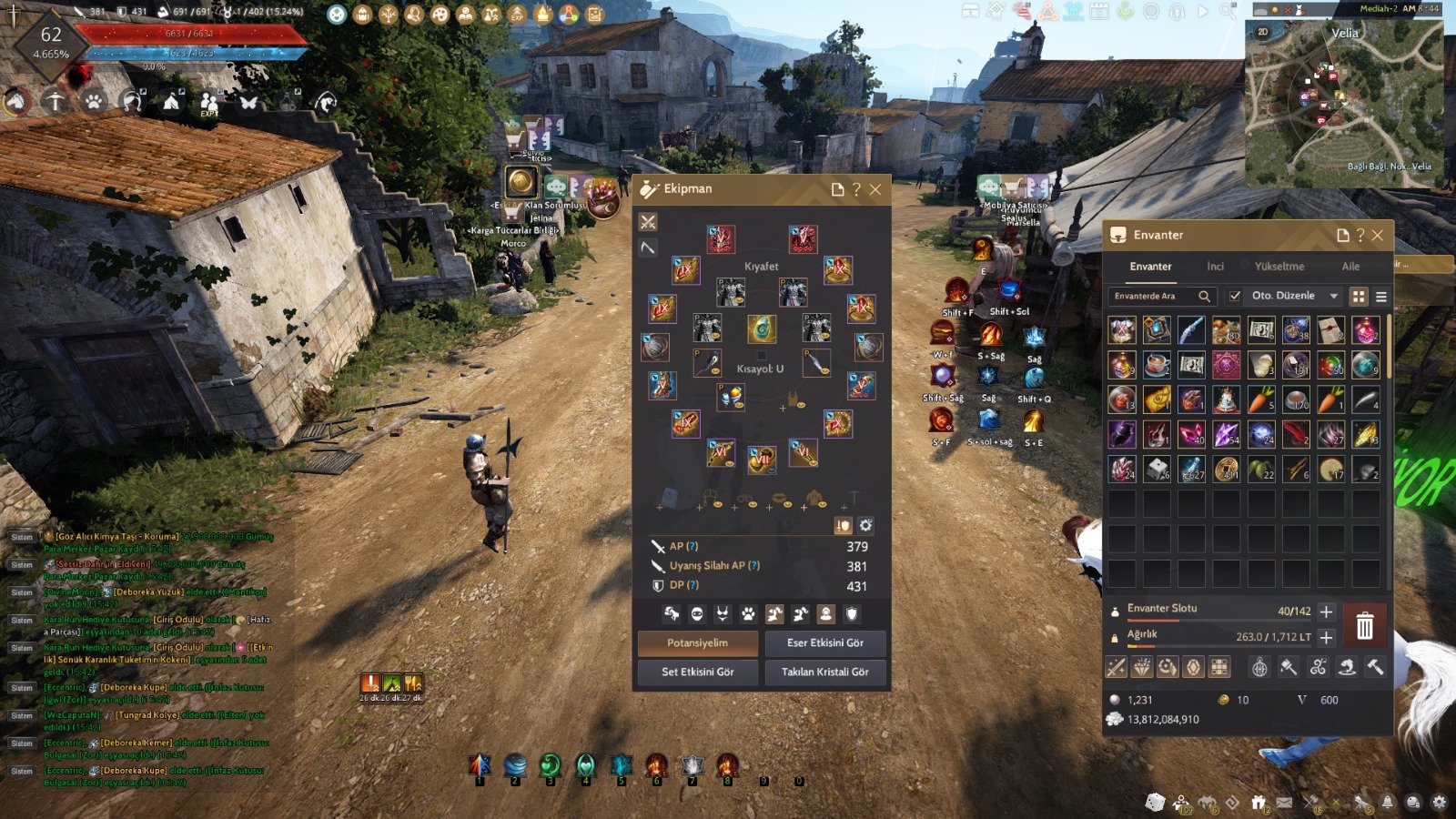This screenshot has height=819, width=1456.
Task: Toggle the Oto. Düzenle checkbox
Action: pos(1235,296)
